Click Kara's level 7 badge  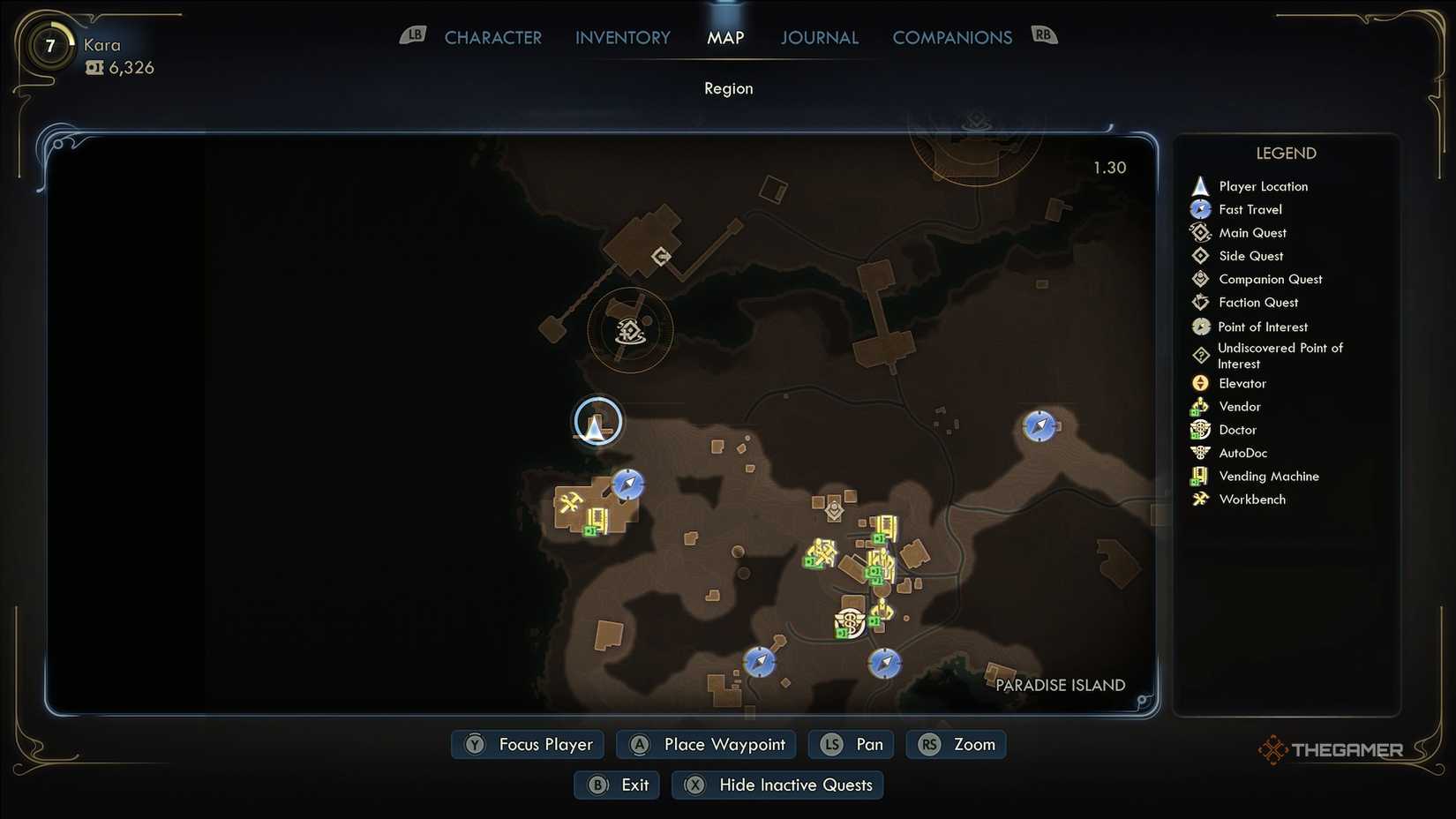pyautogui.click(x=49, y=46)
